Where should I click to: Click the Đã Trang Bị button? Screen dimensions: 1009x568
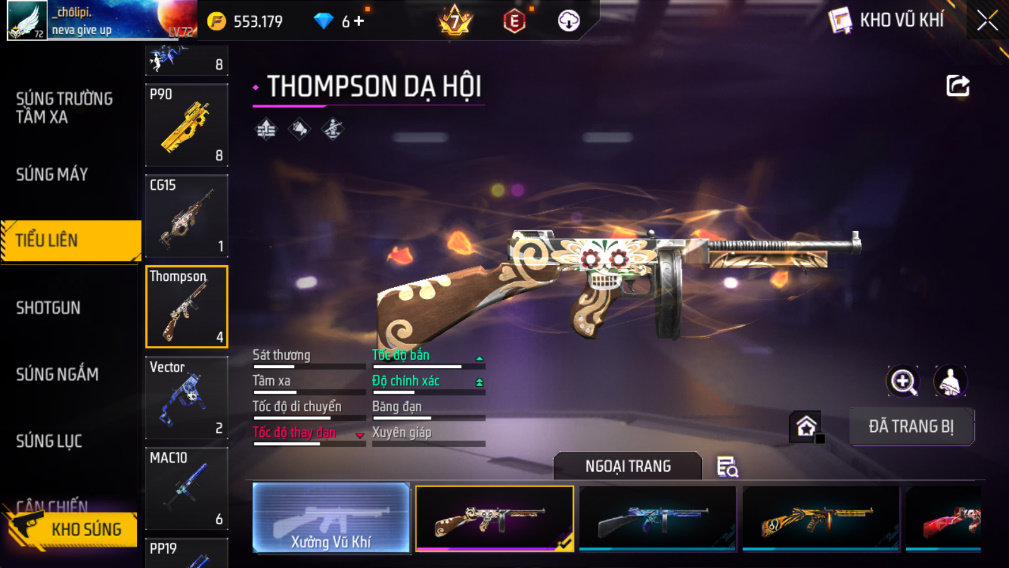911,427
